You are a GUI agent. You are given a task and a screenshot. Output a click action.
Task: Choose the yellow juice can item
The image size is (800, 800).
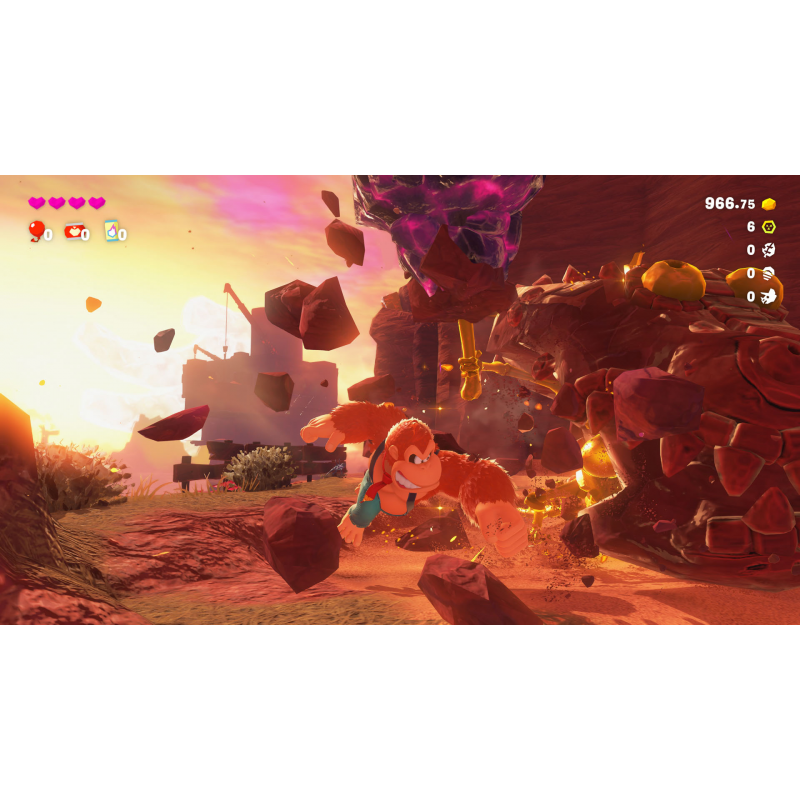point(112,231)
